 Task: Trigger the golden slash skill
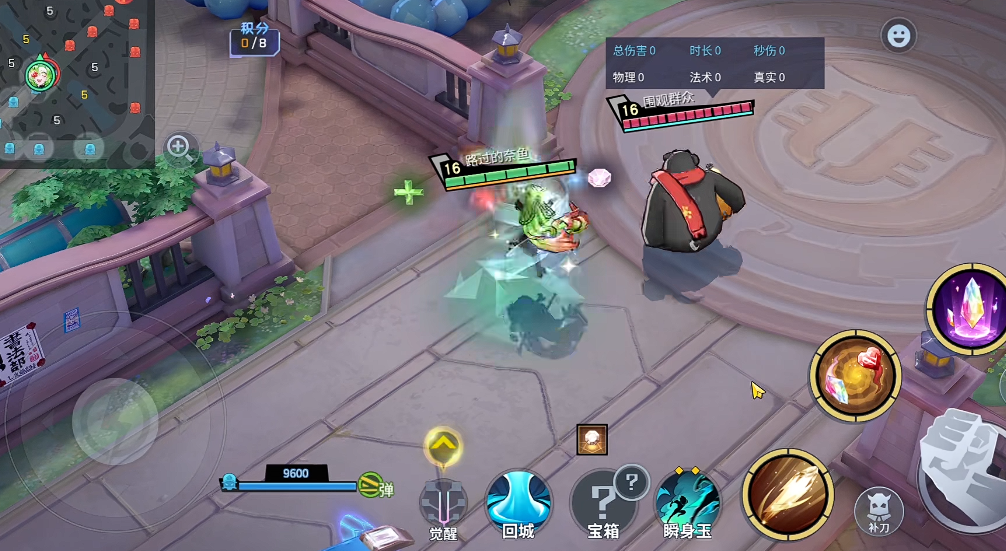click(788, 494)
